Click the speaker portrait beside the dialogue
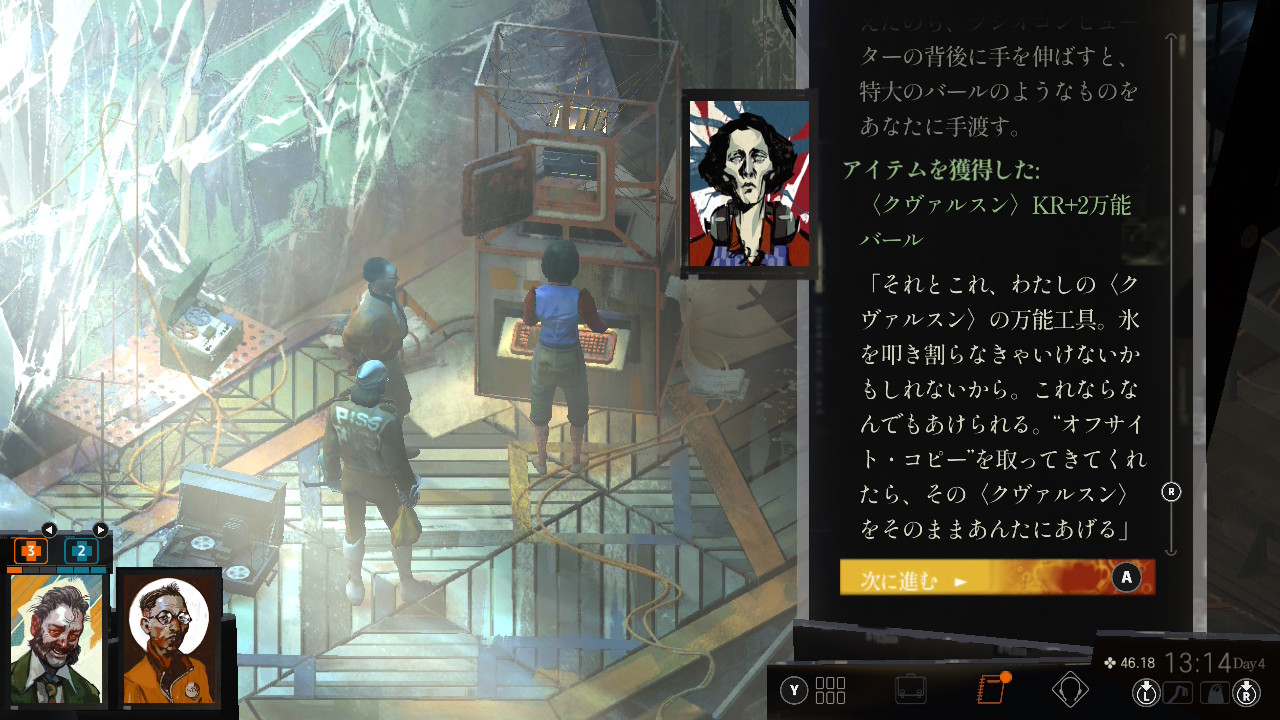The width and height of the screenshot is (1280, 720). point(748,183)
